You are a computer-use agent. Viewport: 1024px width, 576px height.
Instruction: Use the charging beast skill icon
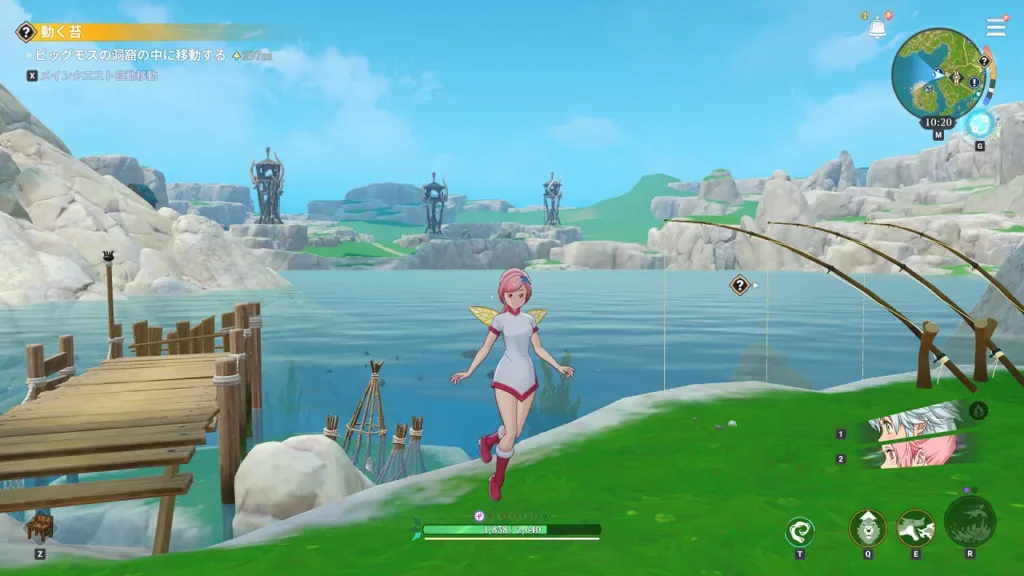click(x=915, y=527)
